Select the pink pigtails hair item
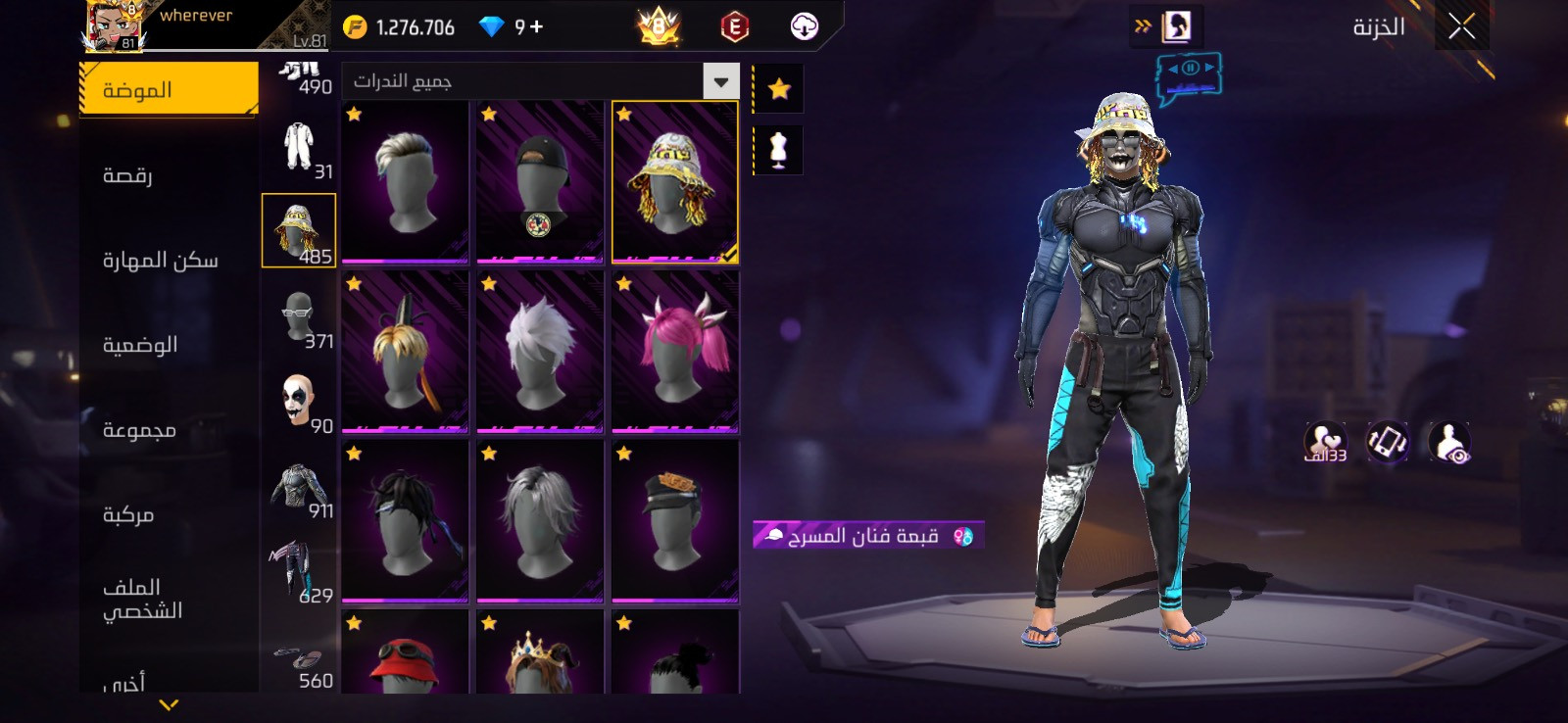This screenshot has width=1568, height=723. tap(675, 353)
